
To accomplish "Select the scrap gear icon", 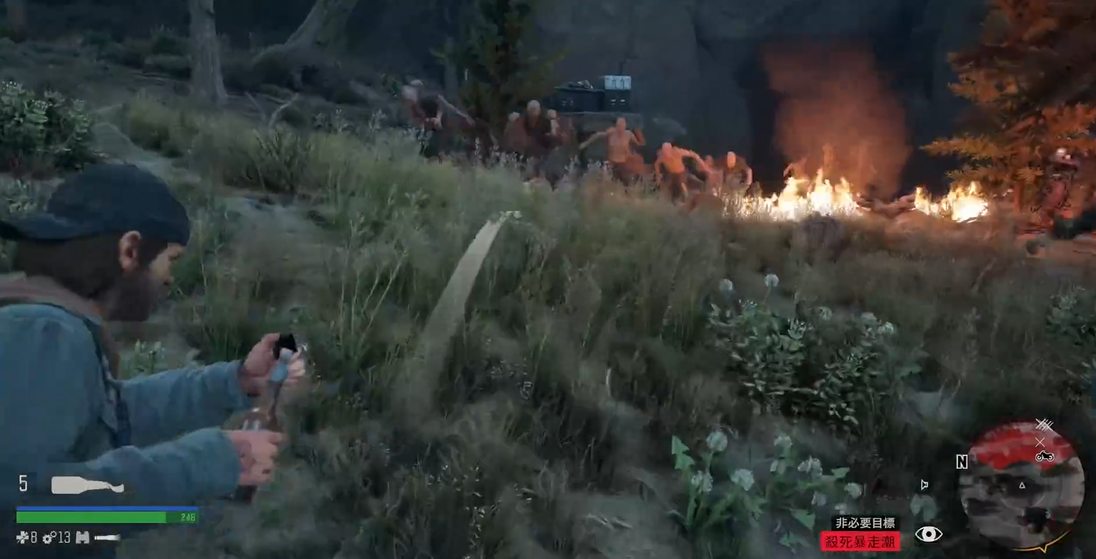I will pos(48,538).
